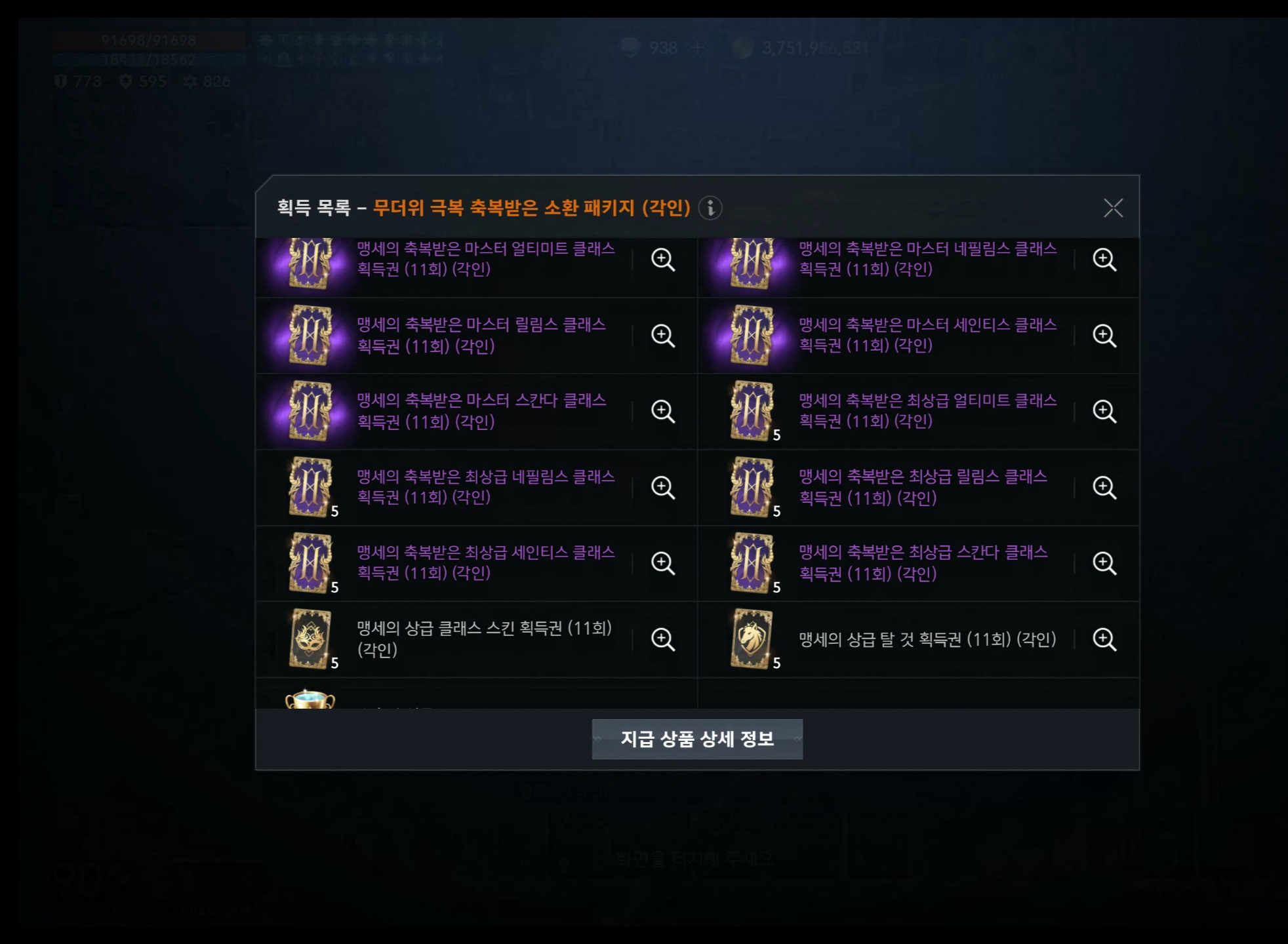1288x944 pixels.
Task: Open 지급 상품 상세 정보
Action: (x=697, y=737)
